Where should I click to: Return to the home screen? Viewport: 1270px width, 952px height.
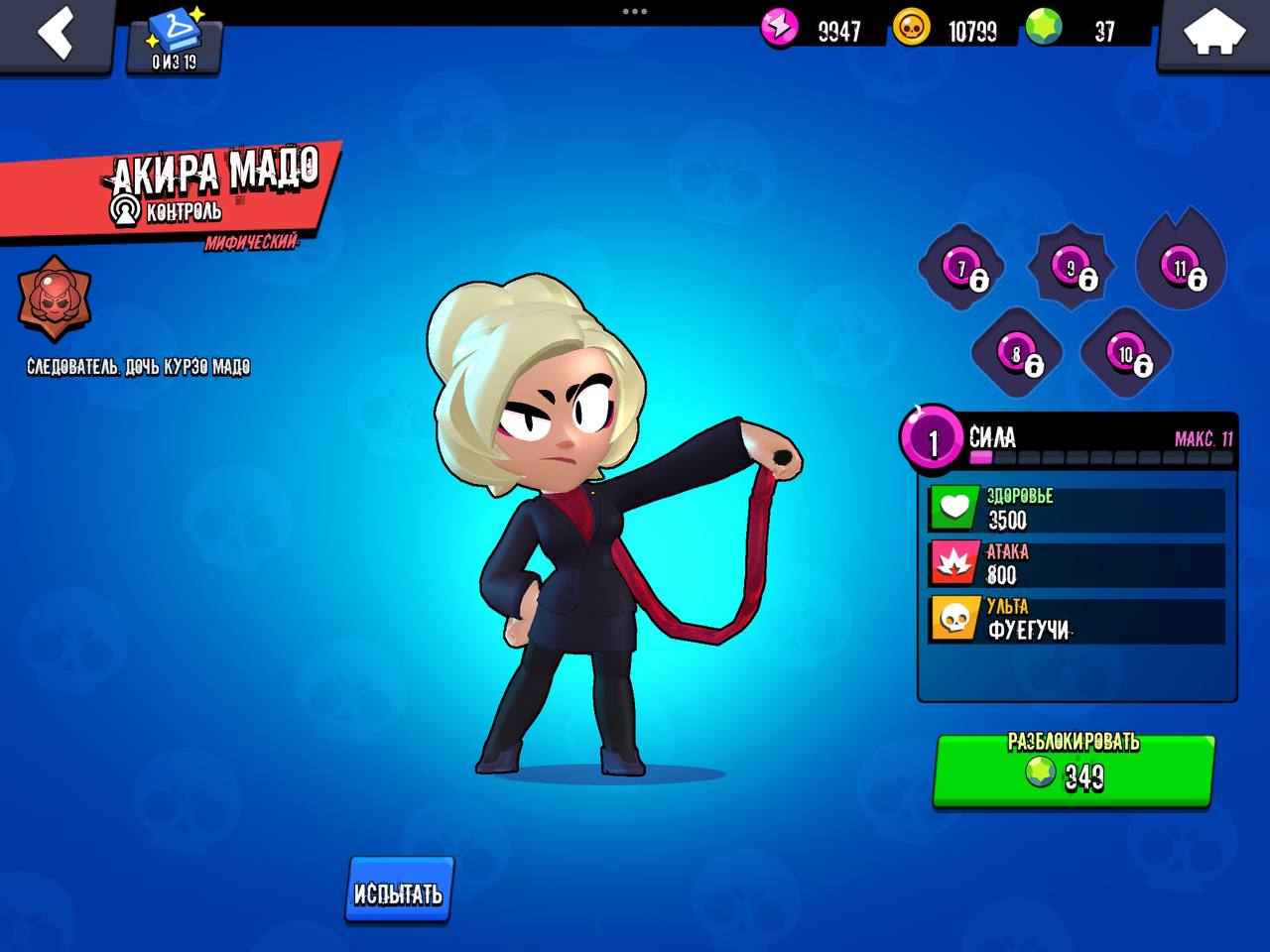[1214, 36]
